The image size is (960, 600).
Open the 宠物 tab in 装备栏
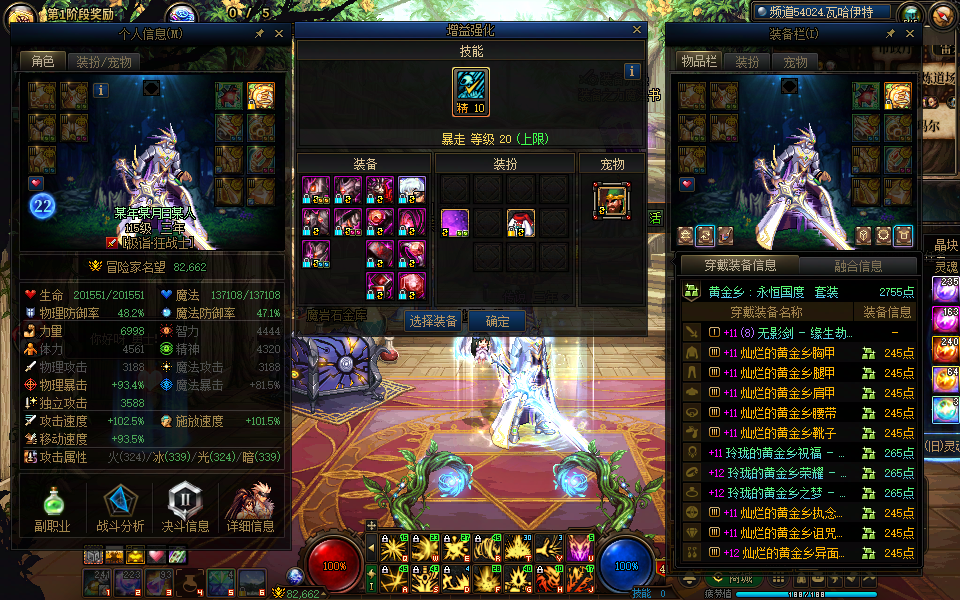795,61
